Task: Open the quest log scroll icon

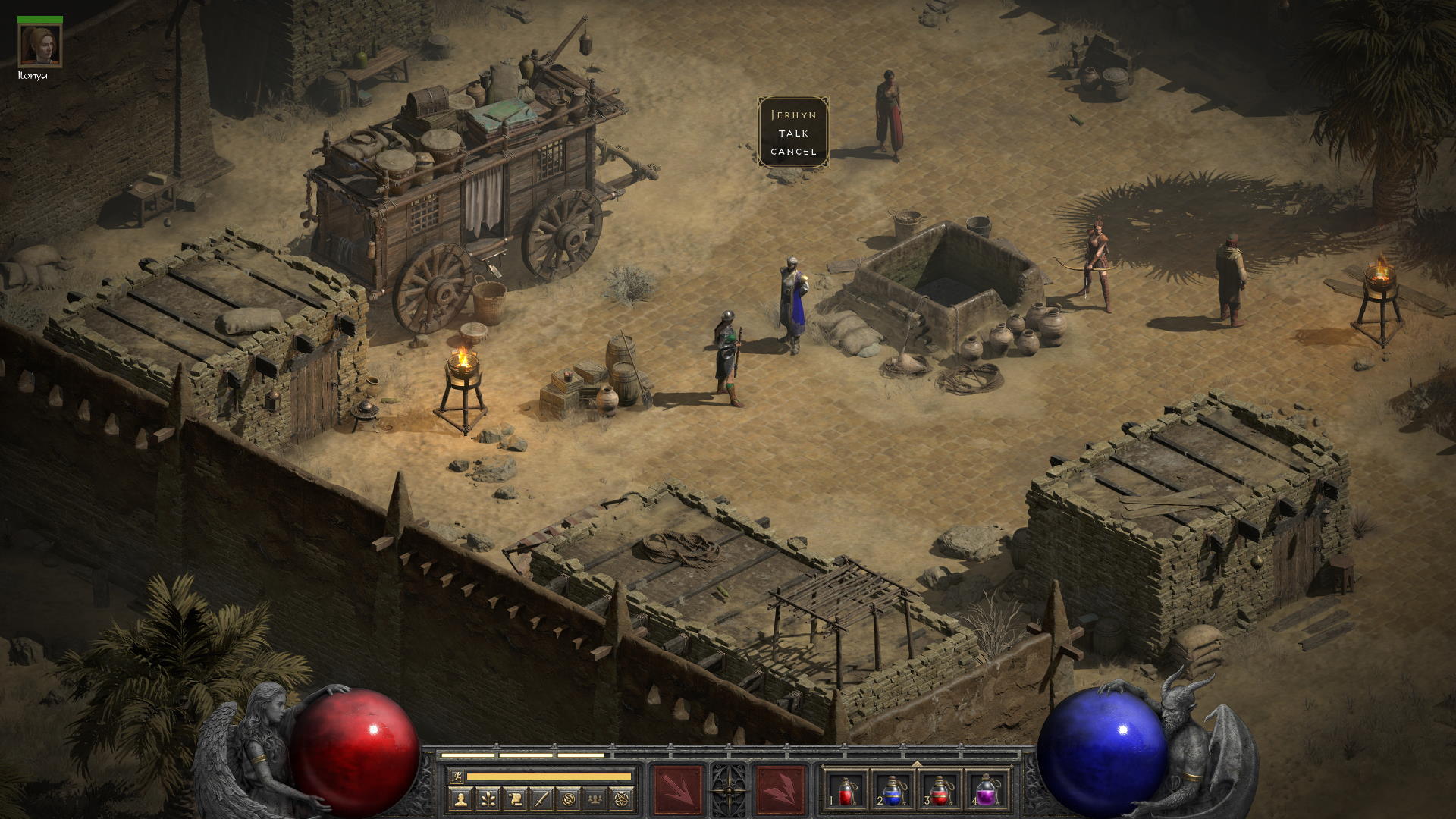Action: (x=515, y=799)
